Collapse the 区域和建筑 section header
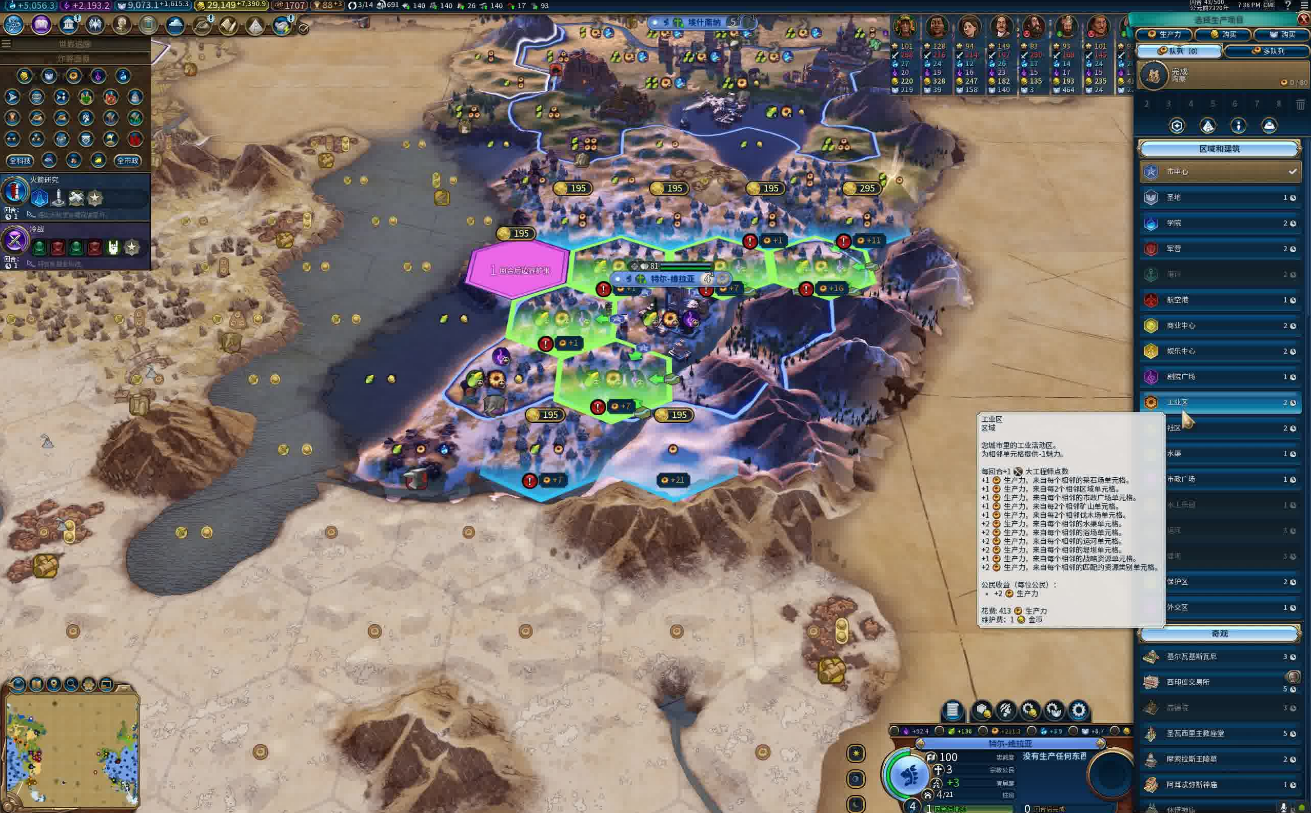This screenshot has width=1311, height=813. point(1221,148)
